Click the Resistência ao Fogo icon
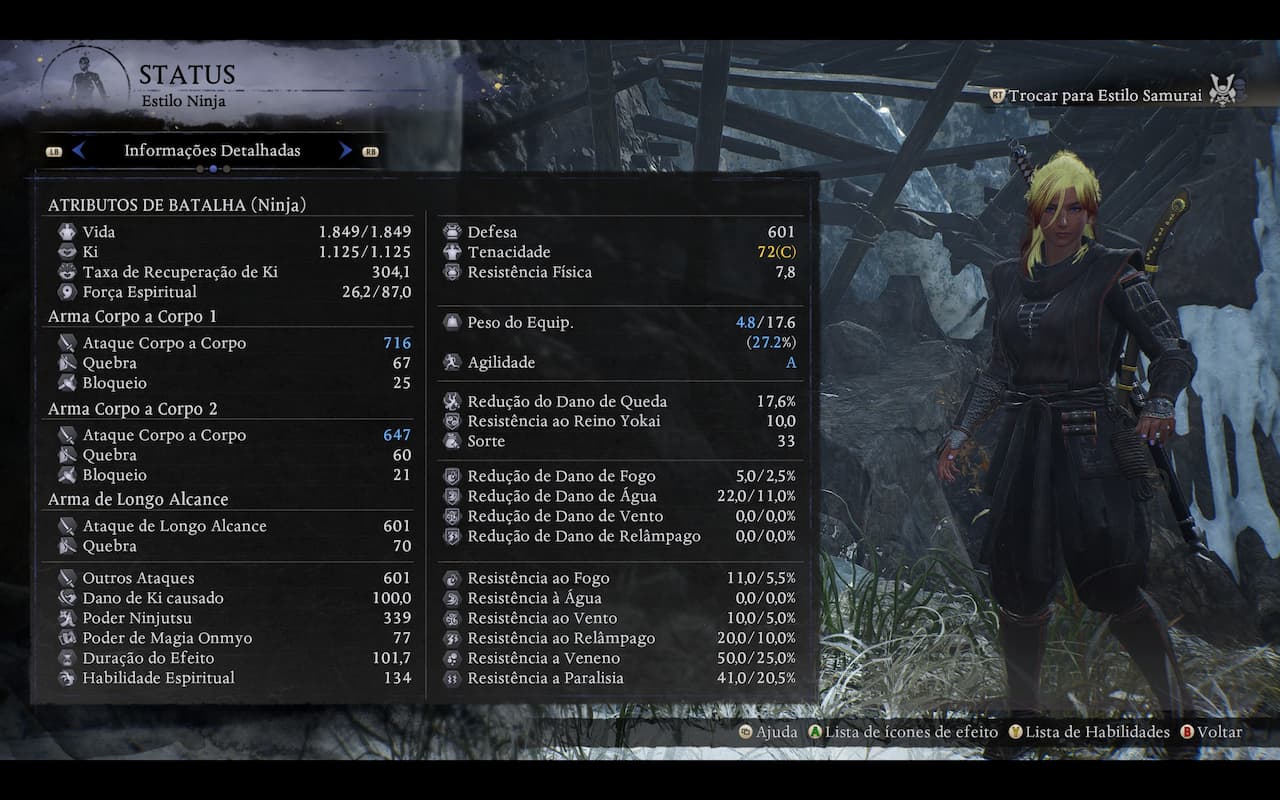Screen dimensions: 1280x800 click(452, 577)
